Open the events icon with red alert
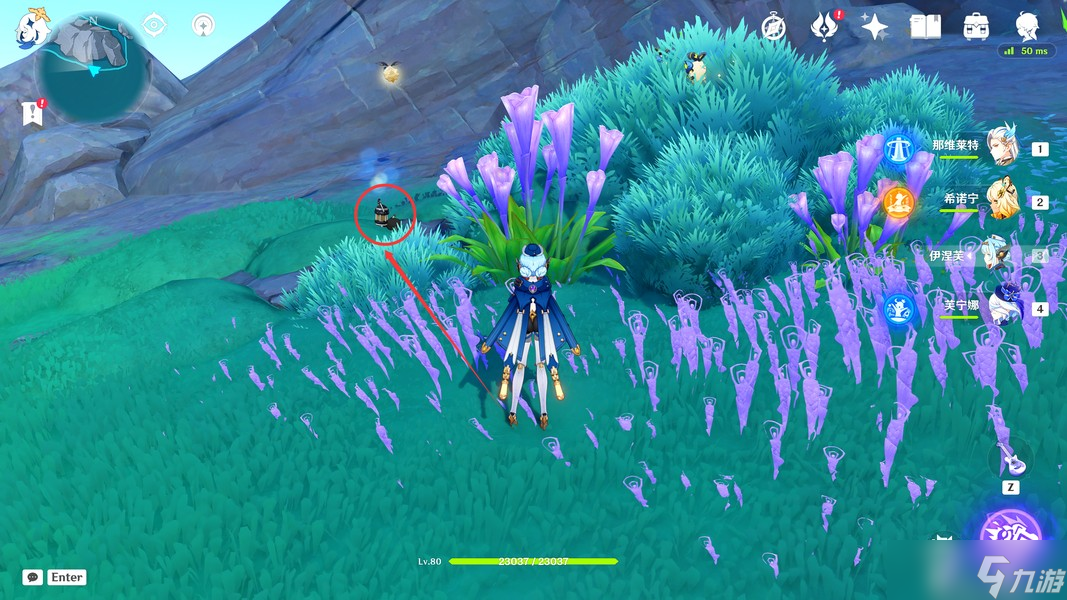1067x600 pixels. (824, 27)
